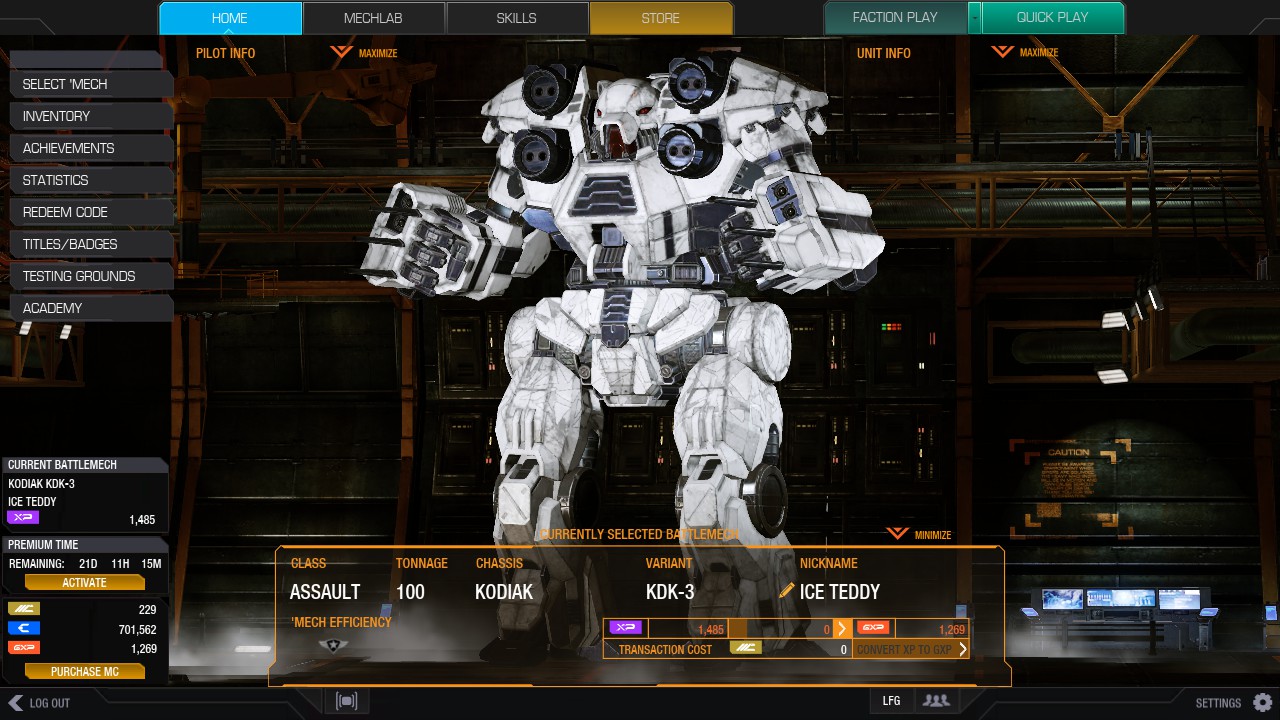Viewport: 1280px width, 720px height.
Task: Open the Inventory menu entry
Action: pyautogui.click(x=90, y=116)
